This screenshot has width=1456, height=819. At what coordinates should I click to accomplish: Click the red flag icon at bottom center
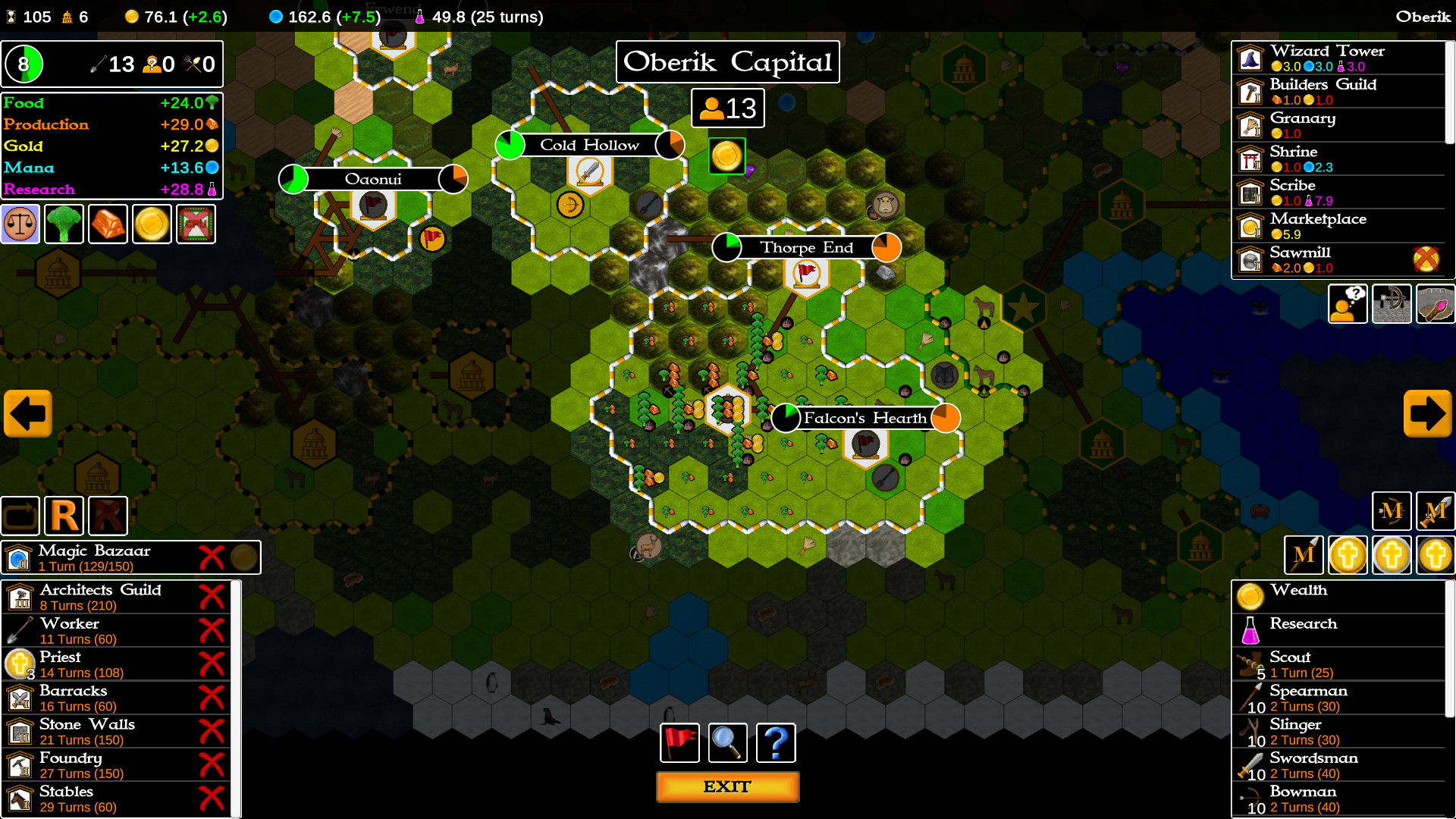[679, 742]
